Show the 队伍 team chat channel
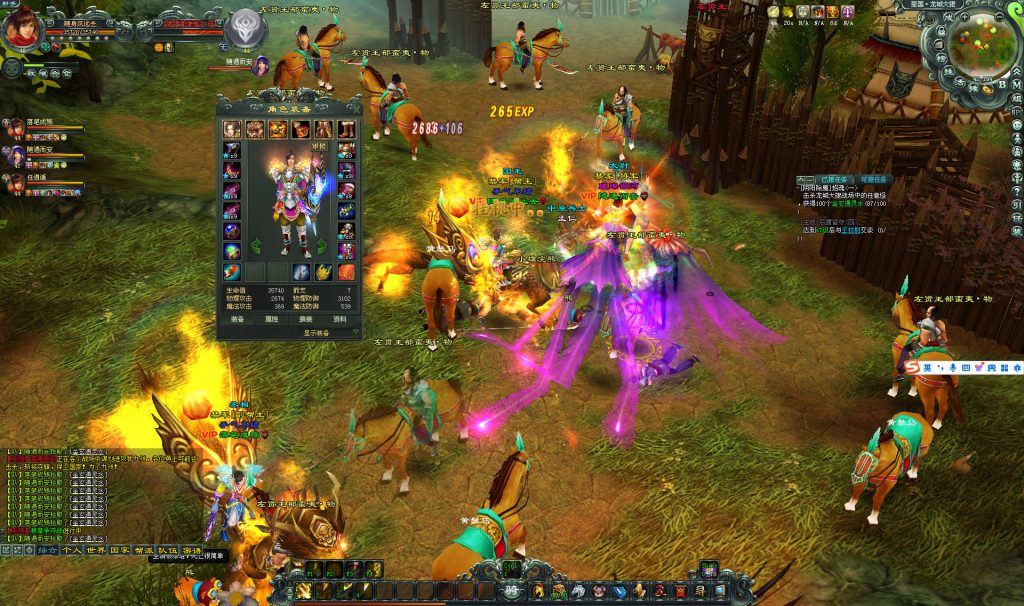Image resolution: width=1024 pixels, height=606 pixels. pyautogui.click(x=168, y=550)
